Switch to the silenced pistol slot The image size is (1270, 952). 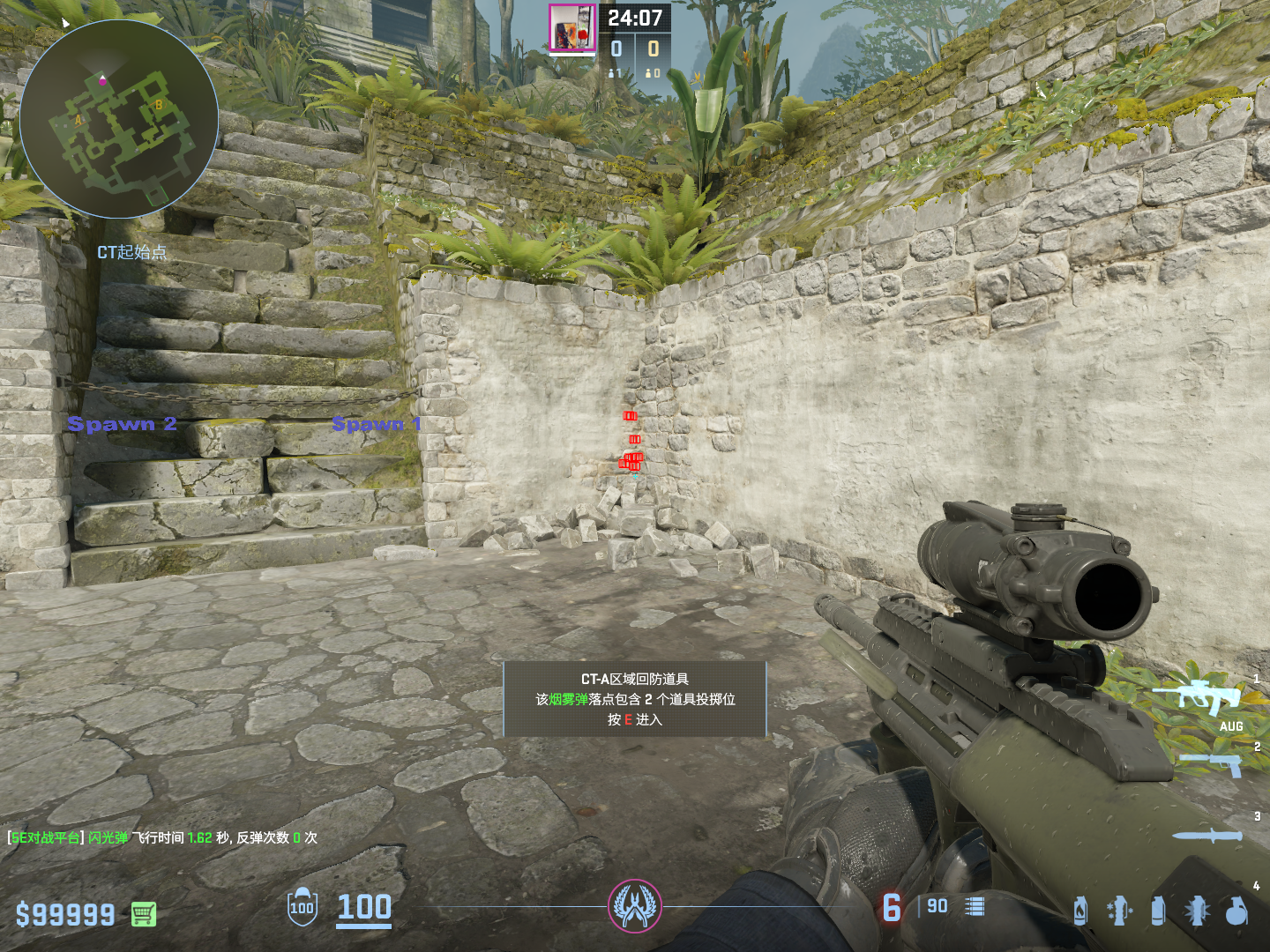click(x=1213, y=764)
